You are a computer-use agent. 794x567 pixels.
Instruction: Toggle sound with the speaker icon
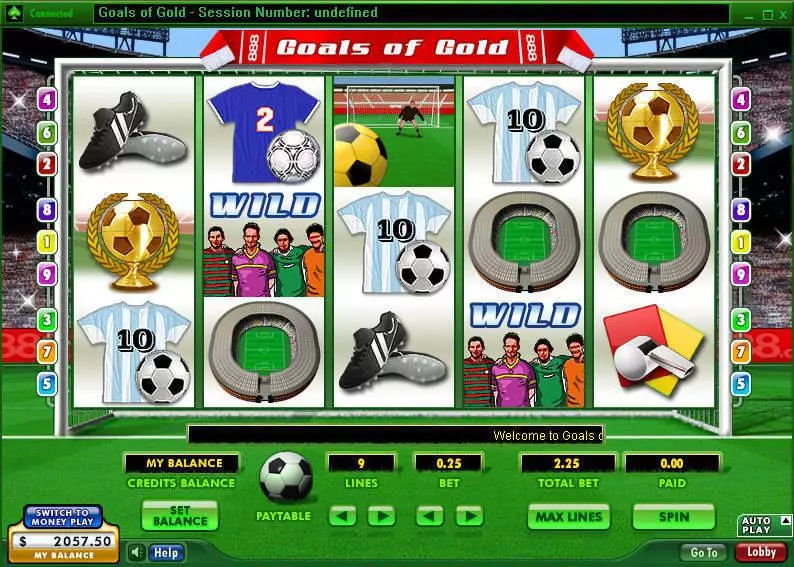[x=136, y=552]
